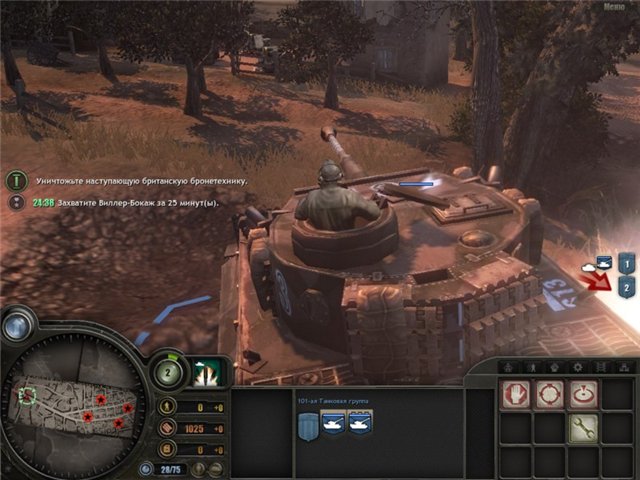Image resolution: width=640 pixels, height=480 pixels.
Task: Choose the red circular target command
Action: click(x=583, y=393)
